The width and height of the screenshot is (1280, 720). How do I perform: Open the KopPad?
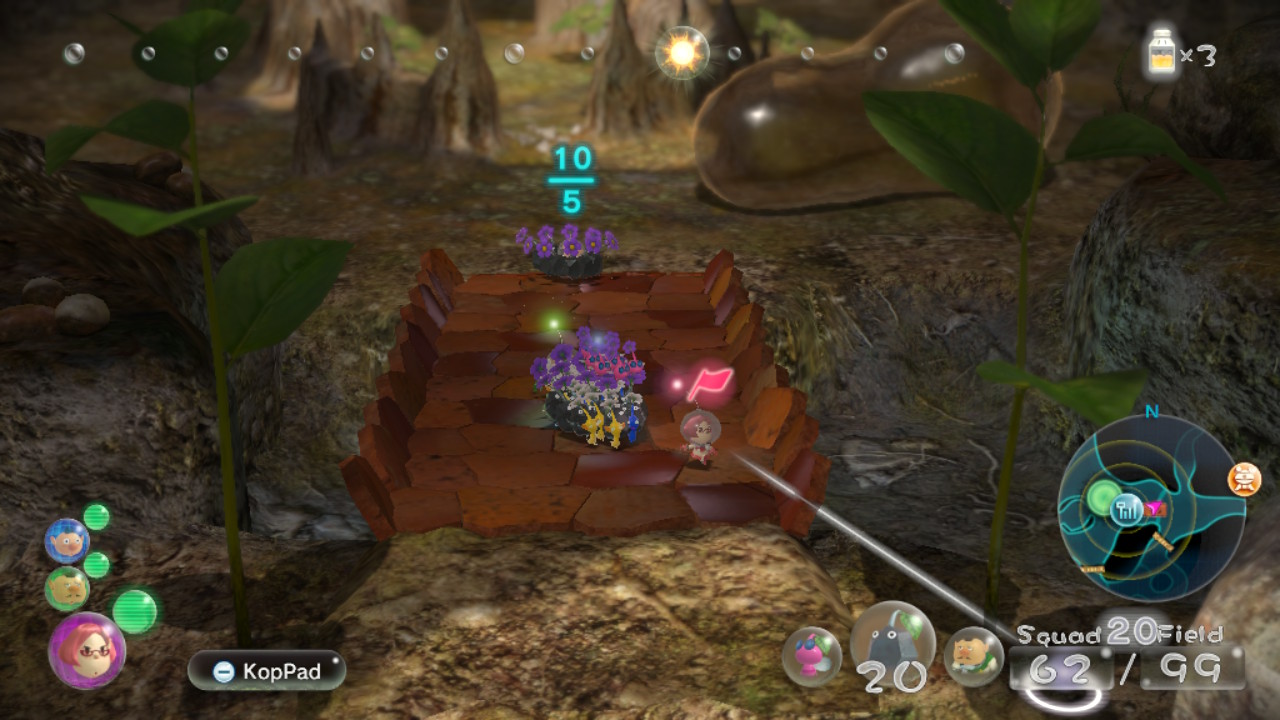[x=266, y=671]
